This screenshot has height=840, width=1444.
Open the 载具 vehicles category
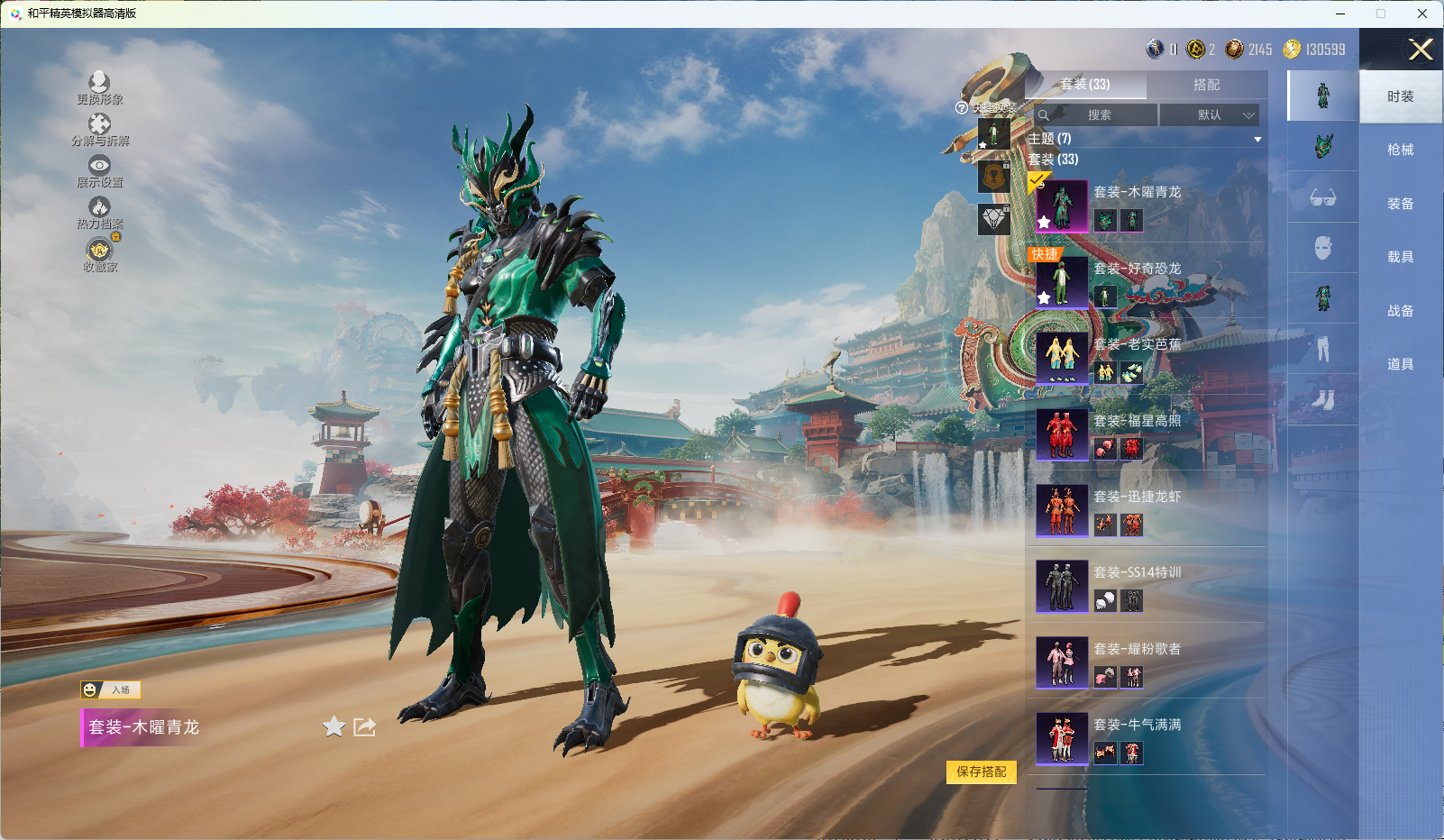click(x=1400, y=257)
